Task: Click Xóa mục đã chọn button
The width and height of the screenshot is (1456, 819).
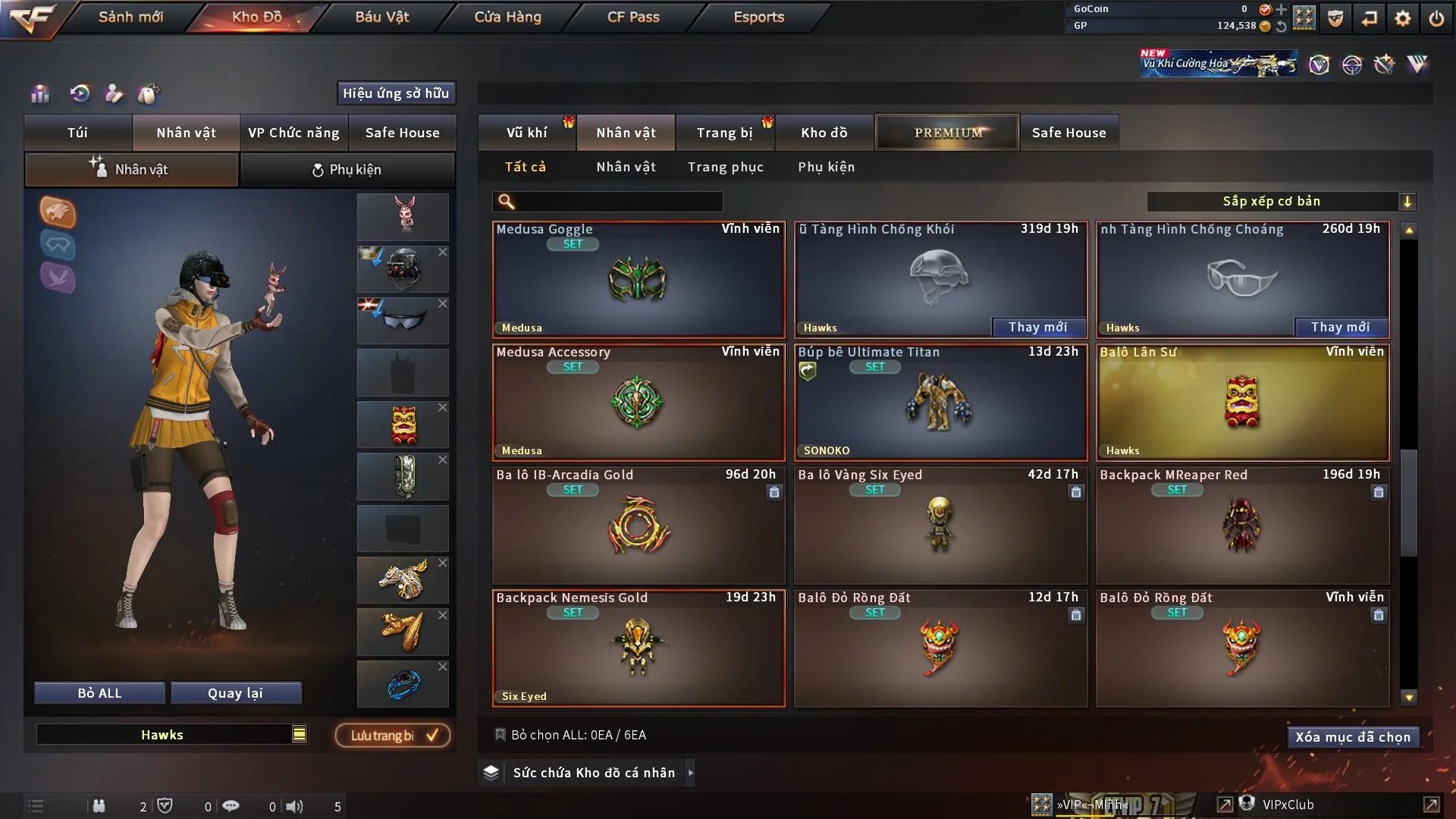Action: coord(1352,737)
